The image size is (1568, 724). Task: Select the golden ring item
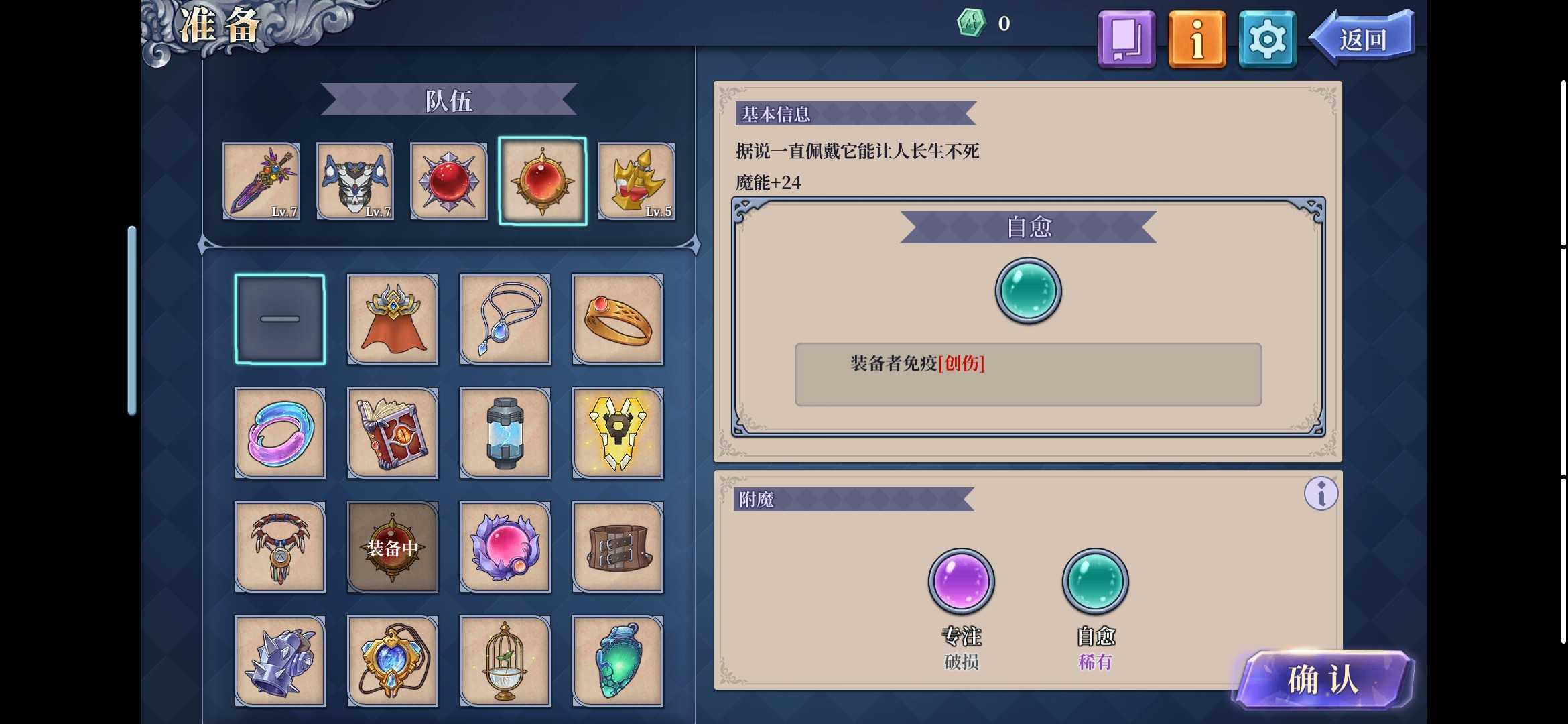[x=618, y=318]
